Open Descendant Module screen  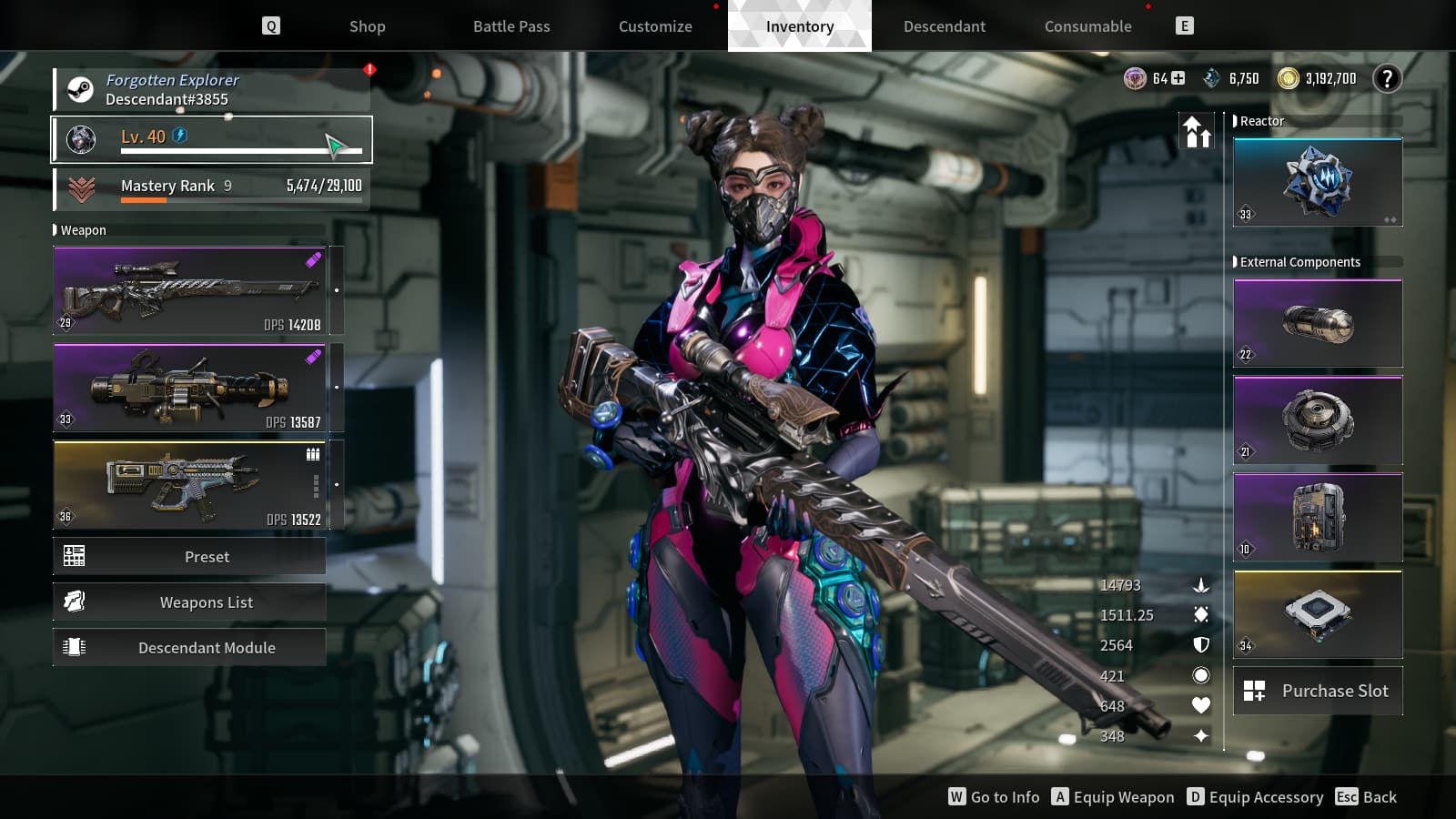[189, 648]
